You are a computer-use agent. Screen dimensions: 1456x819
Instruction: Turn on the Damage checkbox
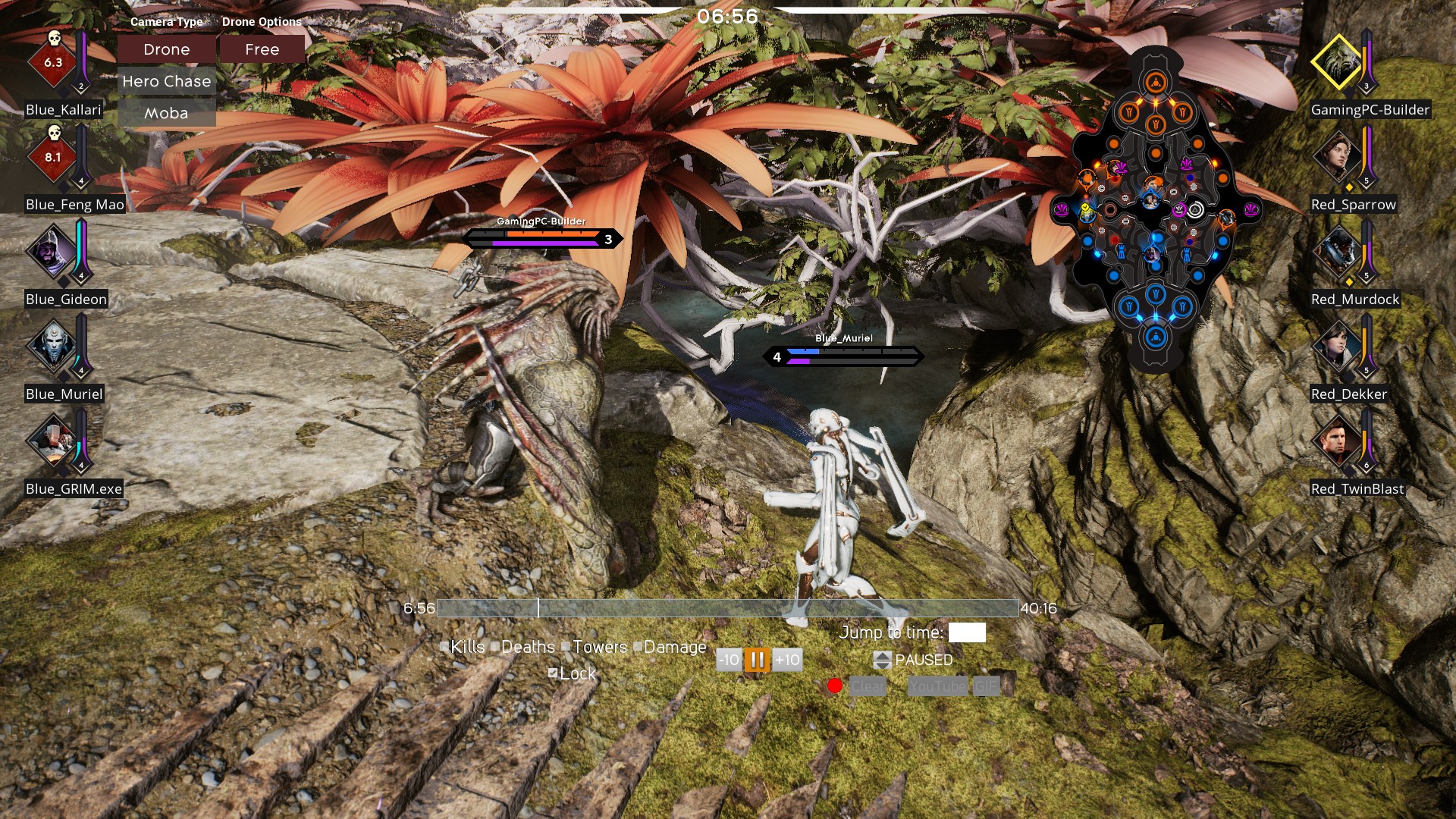point(638,647)
